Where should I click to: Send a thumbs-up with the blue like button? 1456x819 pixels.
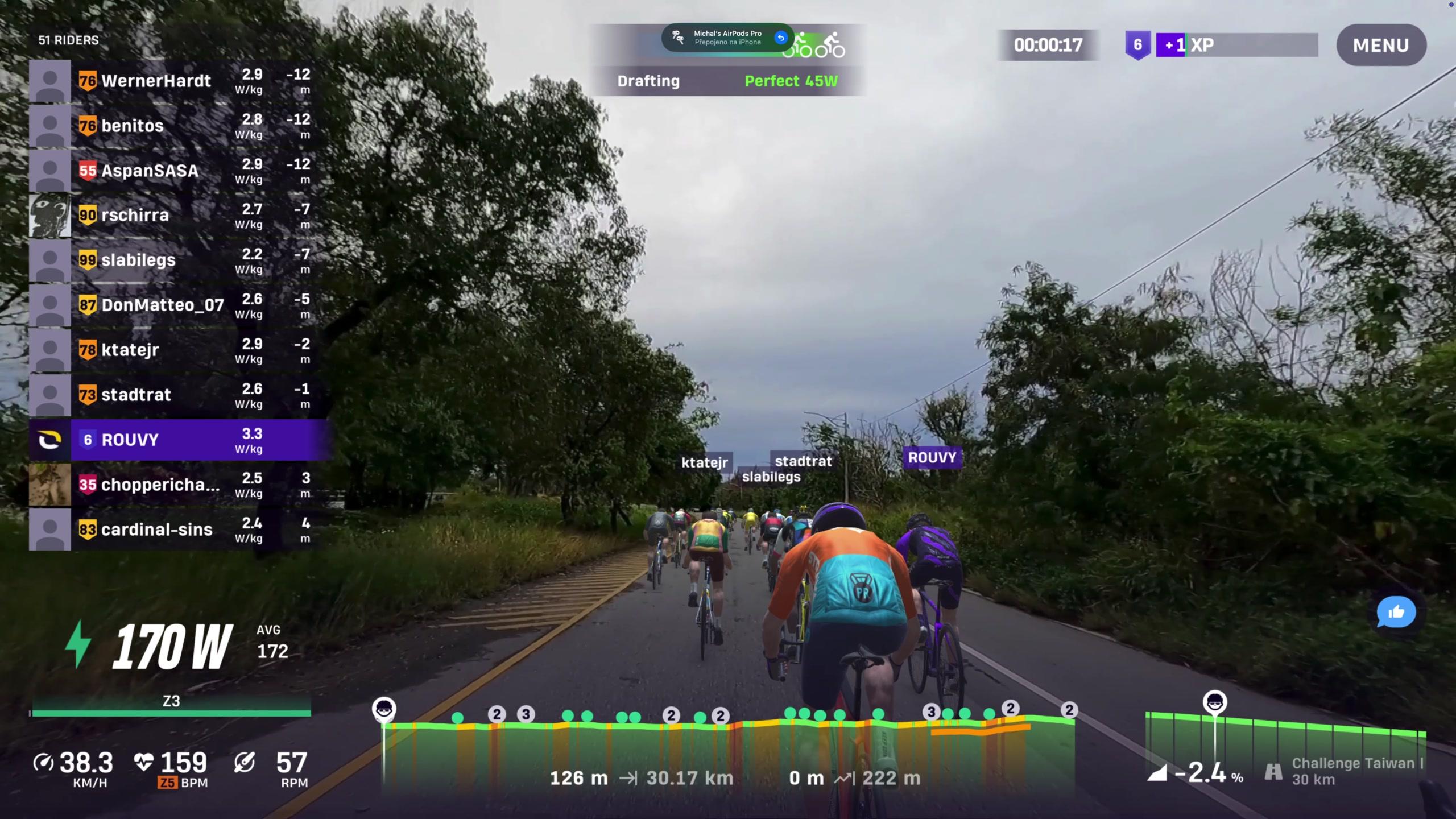(x=1396, y=612)
